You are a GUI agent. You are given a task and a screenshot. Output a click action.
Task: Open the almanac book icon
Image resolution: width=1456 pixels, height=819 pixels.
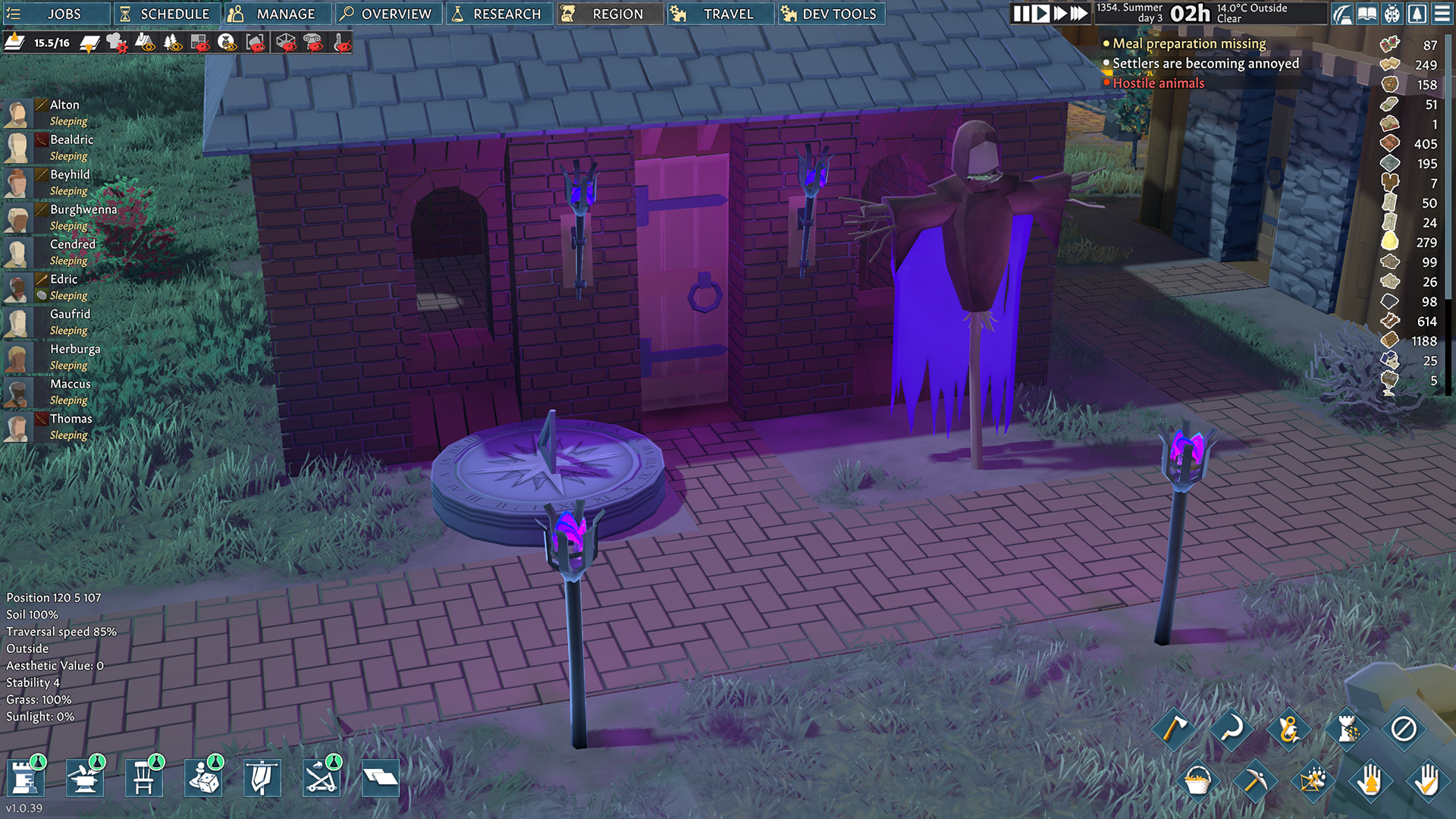tap(1367, 14)
